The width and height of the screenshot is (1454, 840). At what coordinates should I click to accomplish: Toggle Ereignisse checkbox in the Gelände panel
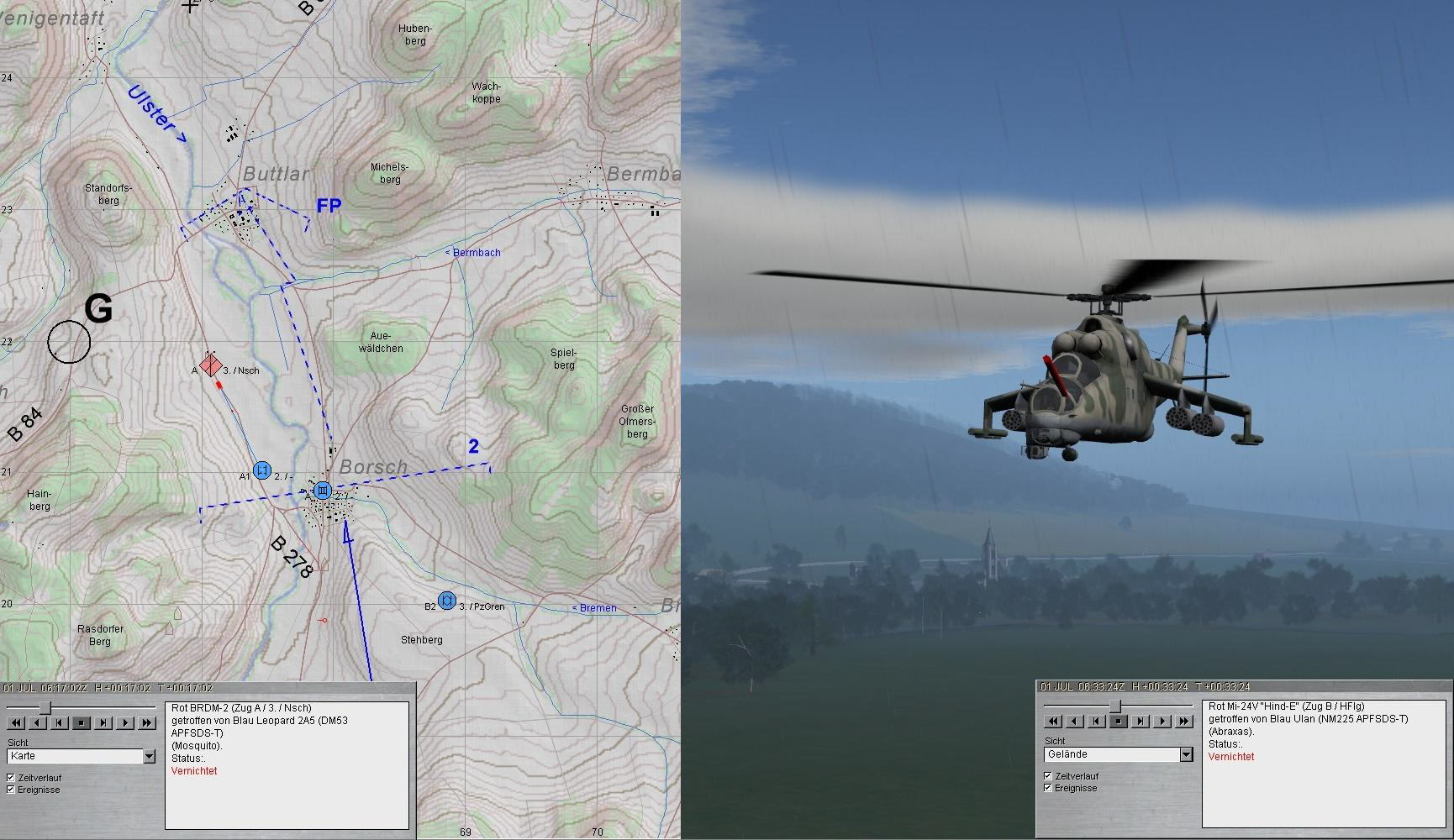1048,788
